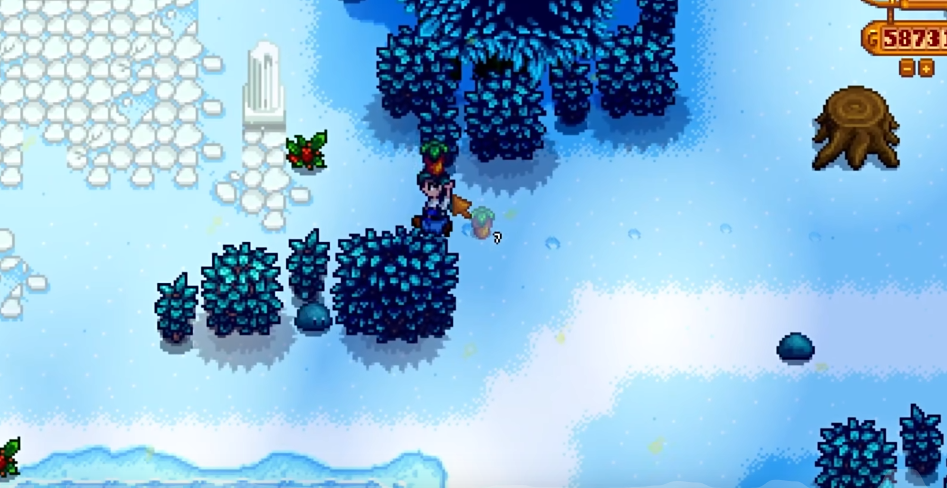This screenshot has width=947, height=488.
Task: Click the zoom out minus button
Action: (x=906, y=68)
